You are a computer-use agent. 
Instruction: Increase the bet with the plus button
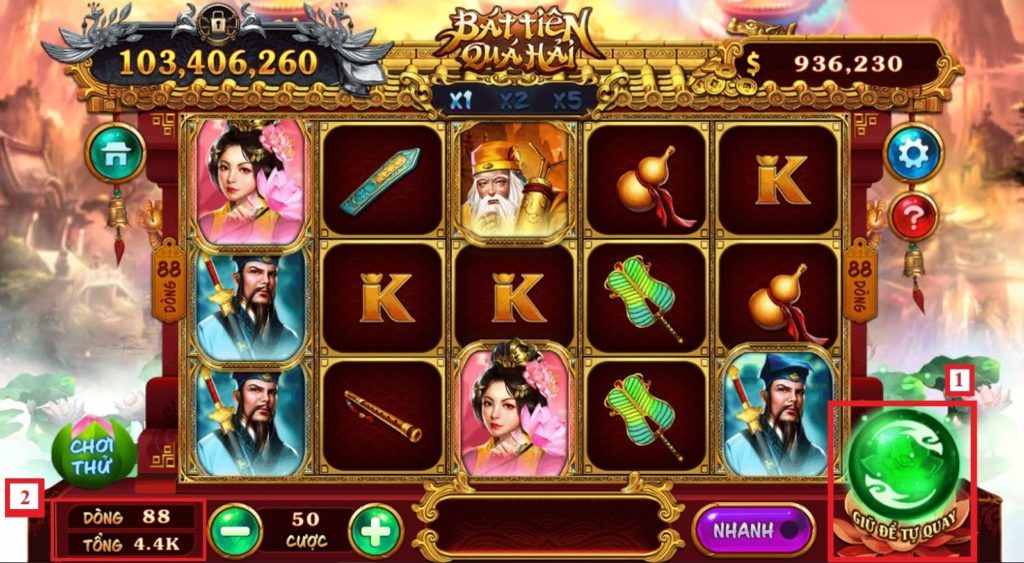click(375, 530)
